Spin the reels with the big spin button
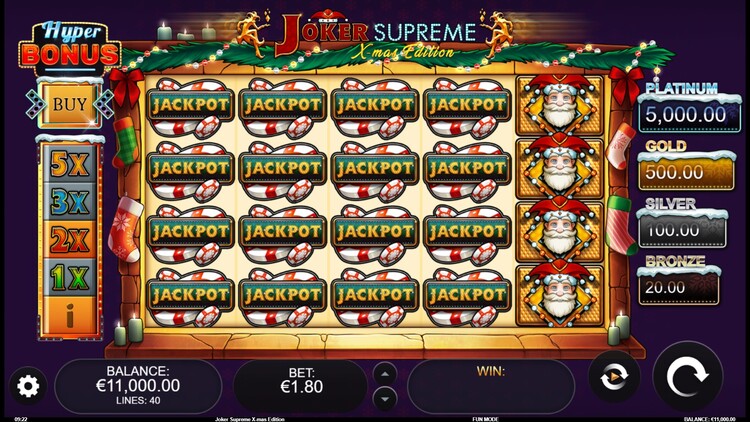750x422 pixels. 687,380
